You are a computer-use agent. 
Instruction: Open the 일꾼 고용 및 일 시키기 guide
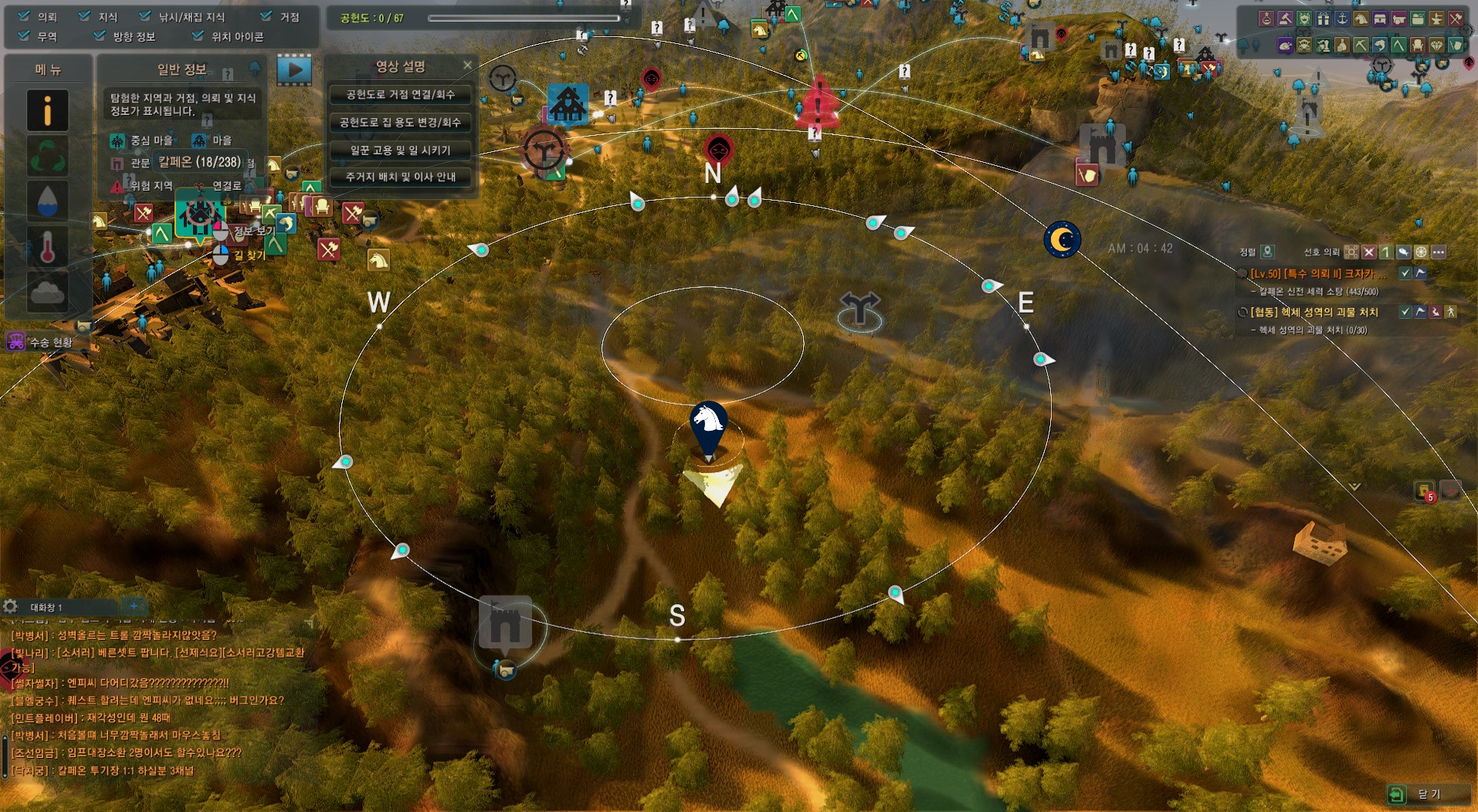[x=400, y=150]
